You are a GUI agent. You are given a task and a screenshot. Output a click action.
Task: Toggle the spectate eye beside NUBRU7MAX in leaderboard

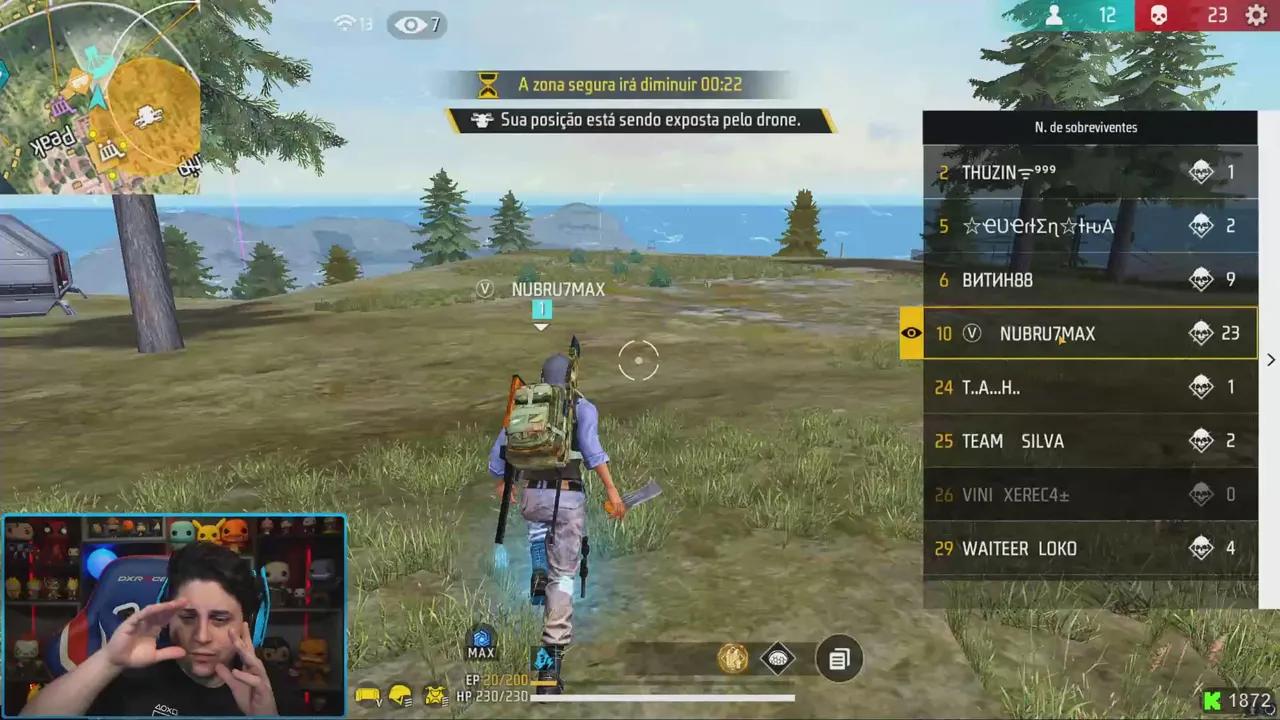tap(911, 333)
